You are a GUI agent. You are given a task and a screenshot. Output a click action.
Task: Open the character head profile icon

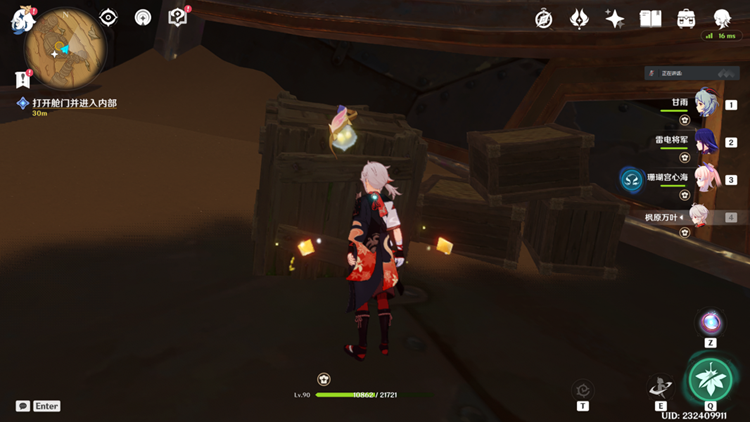(722, 19)
